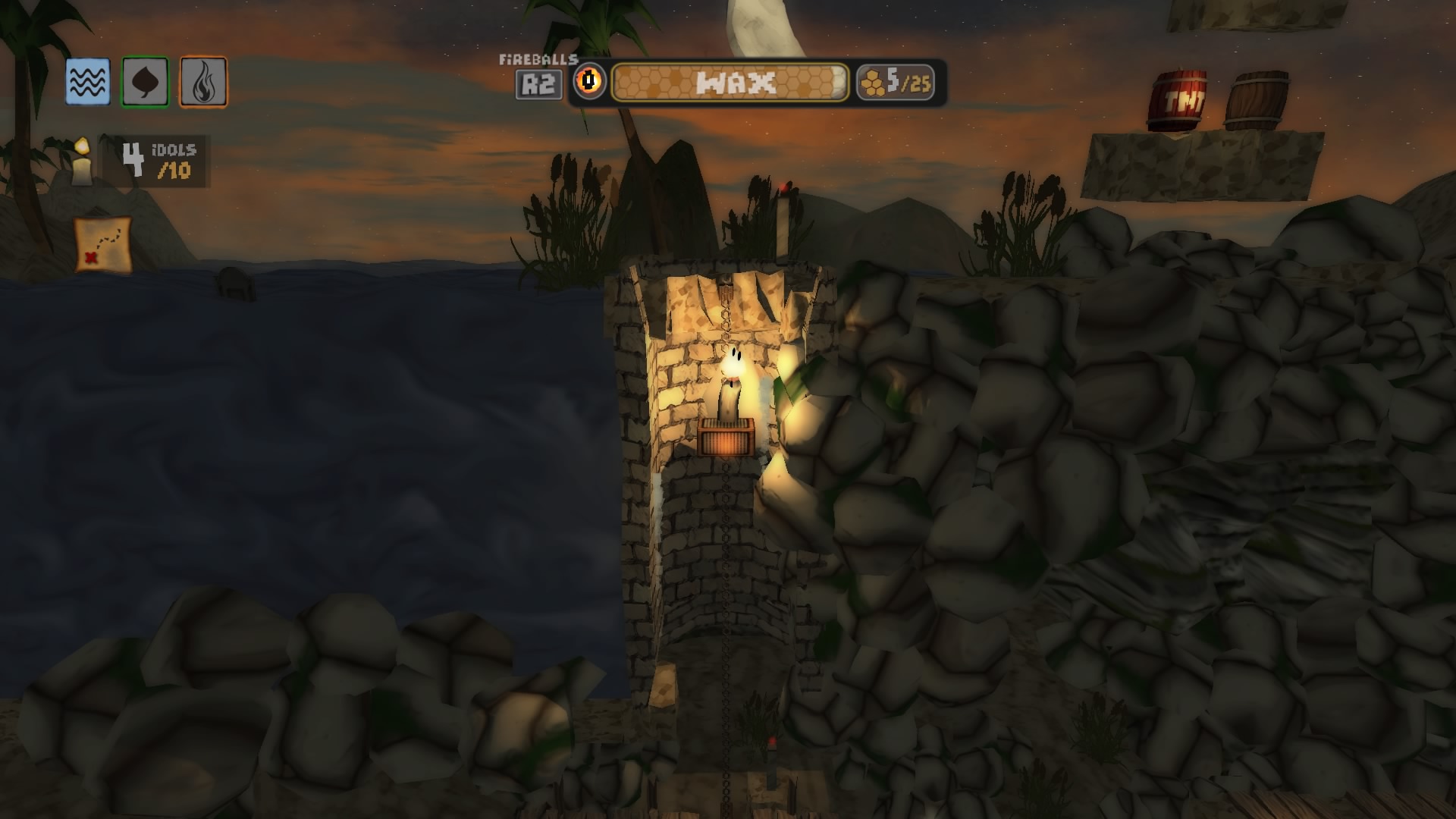Click the fireball counter icon

(x=589, y=81)
